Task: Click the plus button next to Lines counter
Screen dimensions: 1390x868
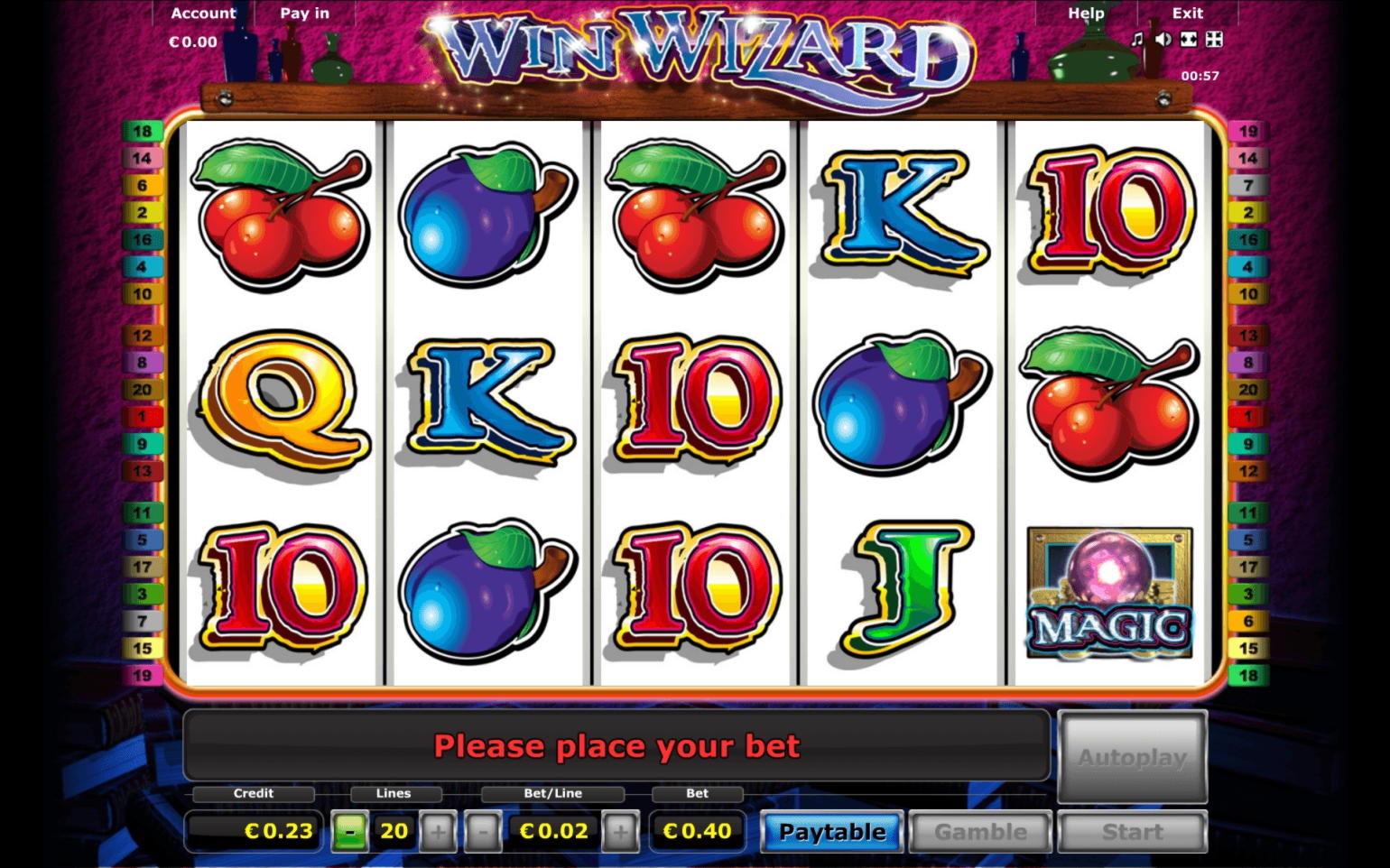Action: click(439, 830)
